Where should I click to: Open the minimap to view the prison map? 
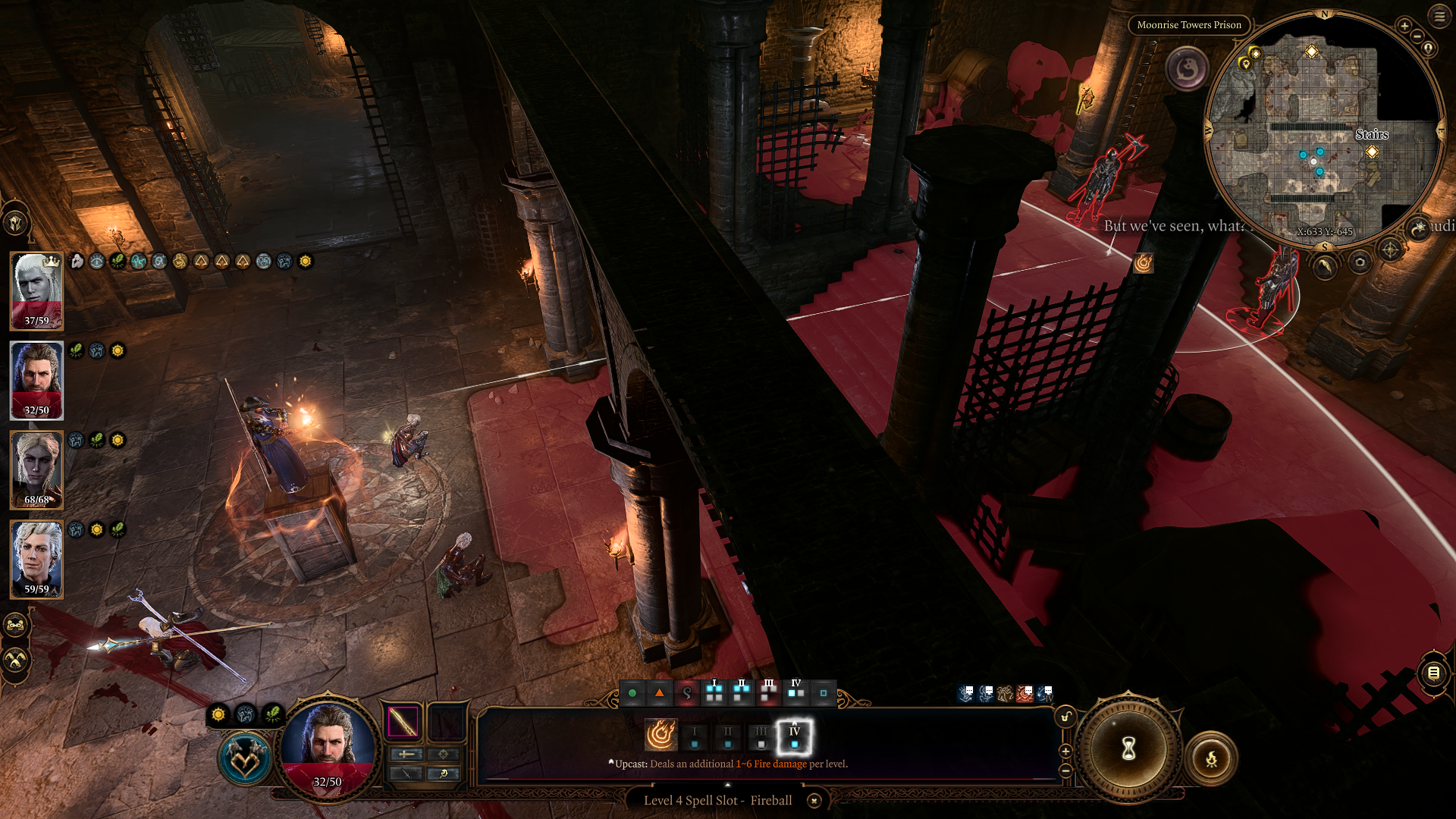pos(1323,129)
